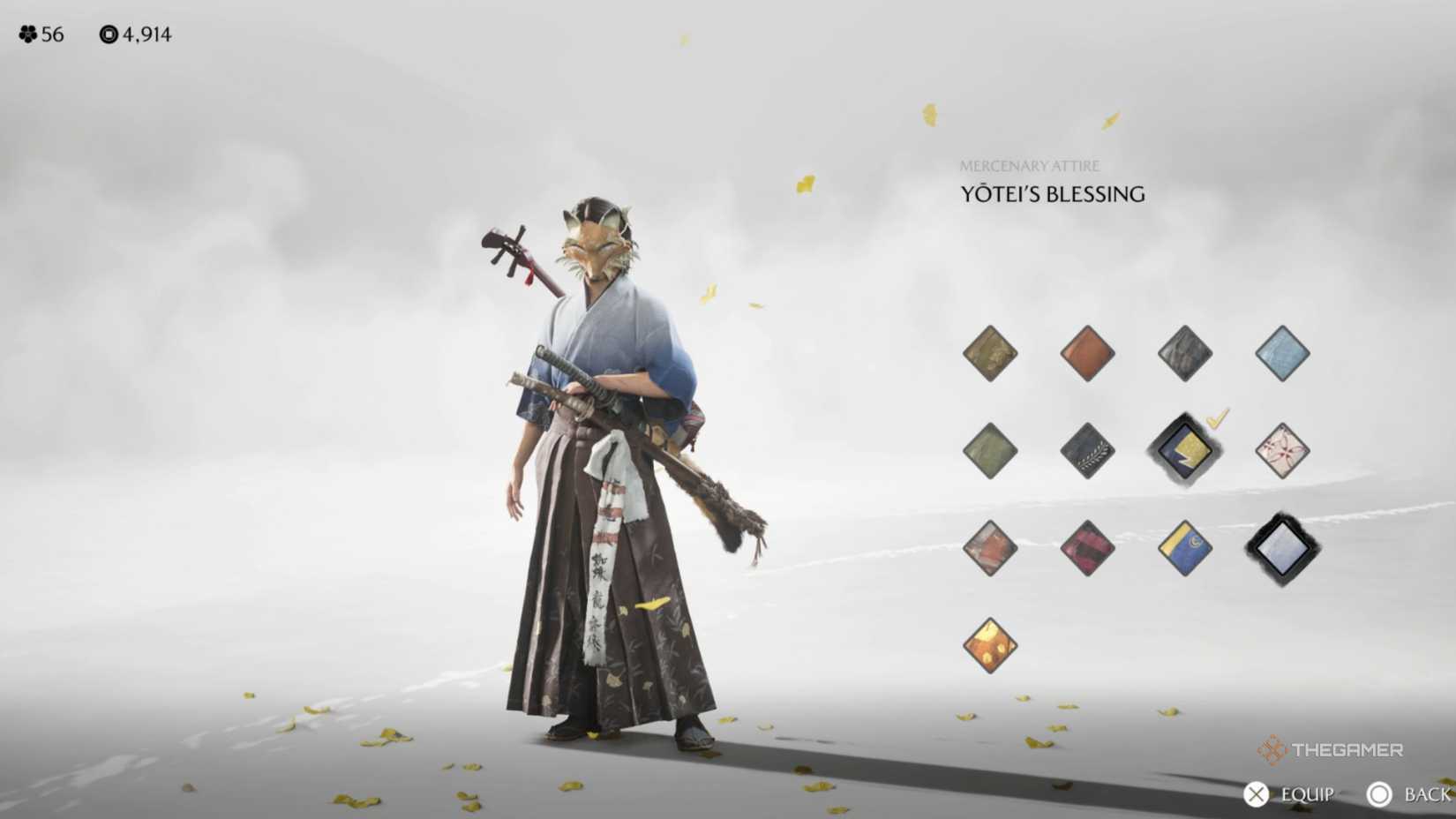Viewport: 1456px width, 819px height.
Task: Select the golden autumn-leaf dye swatch
Action: pyautogui.click(x=989, y=645)
